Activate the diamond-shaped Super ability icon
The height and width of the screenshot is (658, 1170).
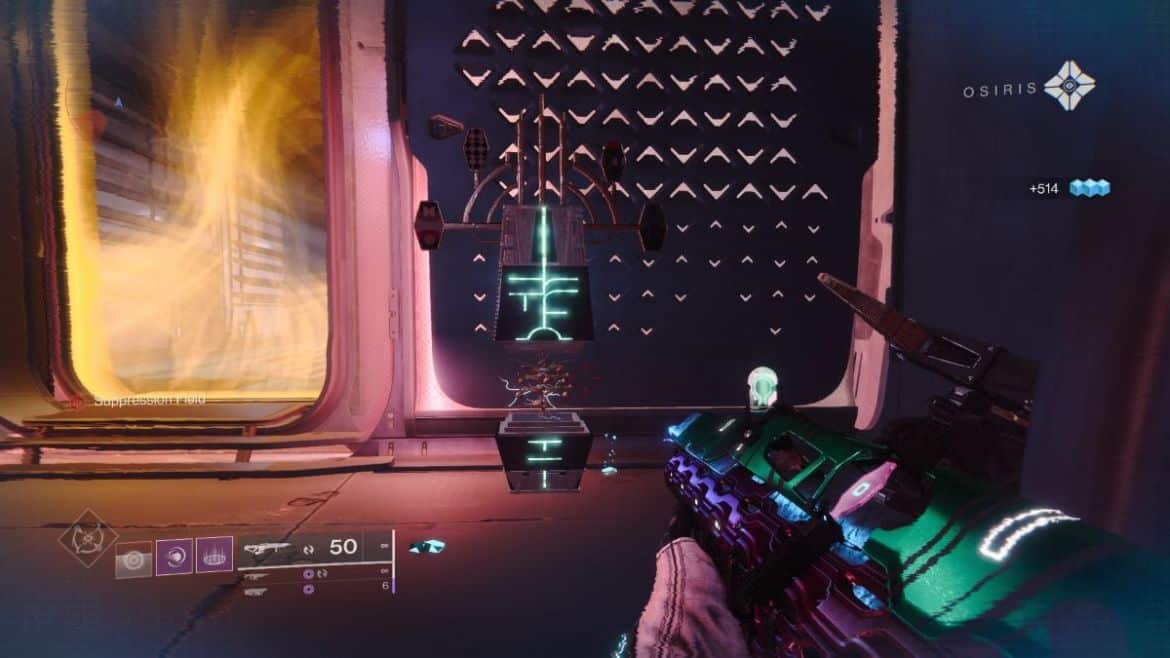click(x=87, y=536)
